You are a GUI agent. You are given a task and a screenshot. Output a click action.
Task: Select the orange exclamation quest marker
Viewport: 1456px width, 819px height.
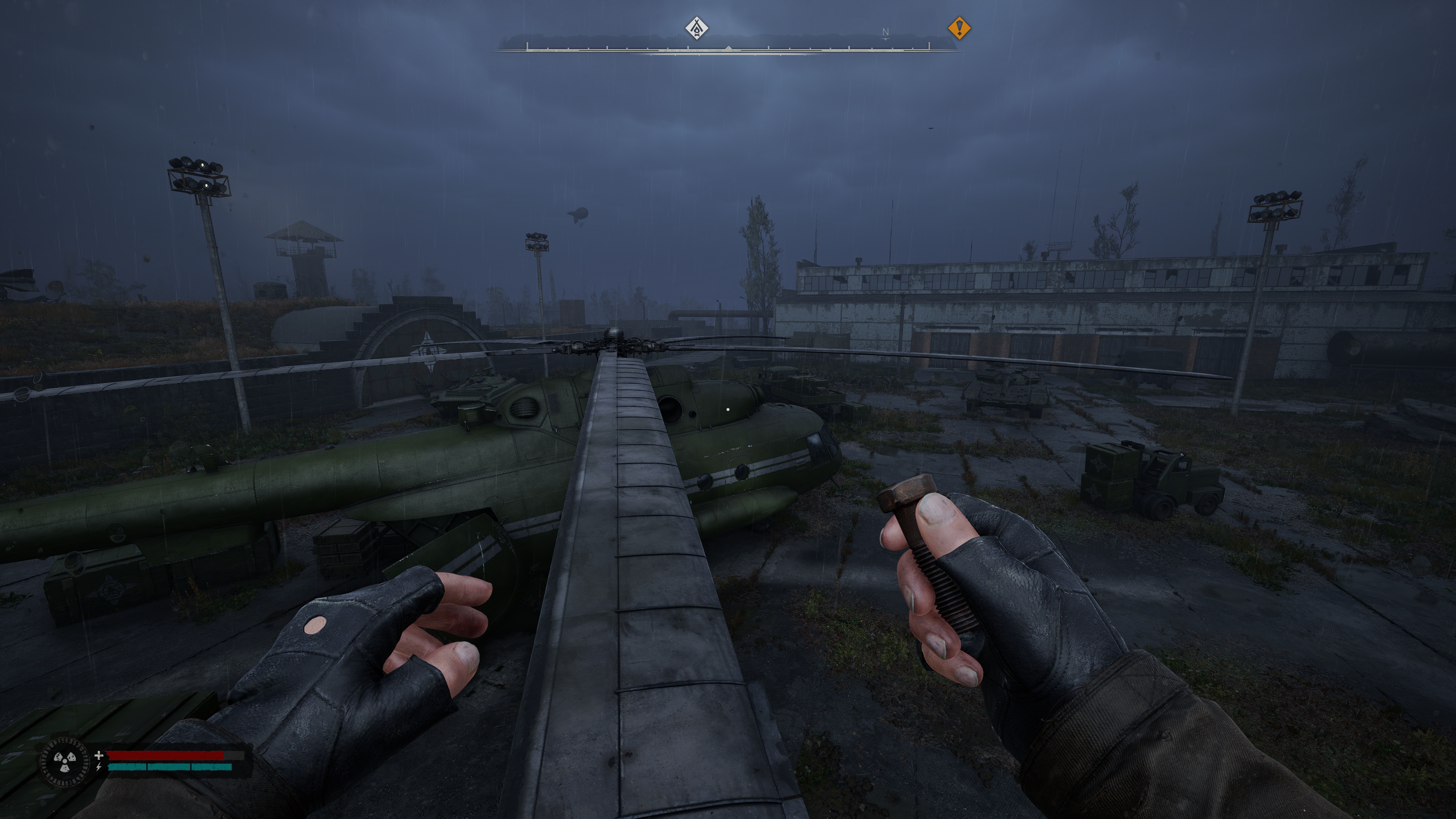pyautogui.click(x=959, y=28)
